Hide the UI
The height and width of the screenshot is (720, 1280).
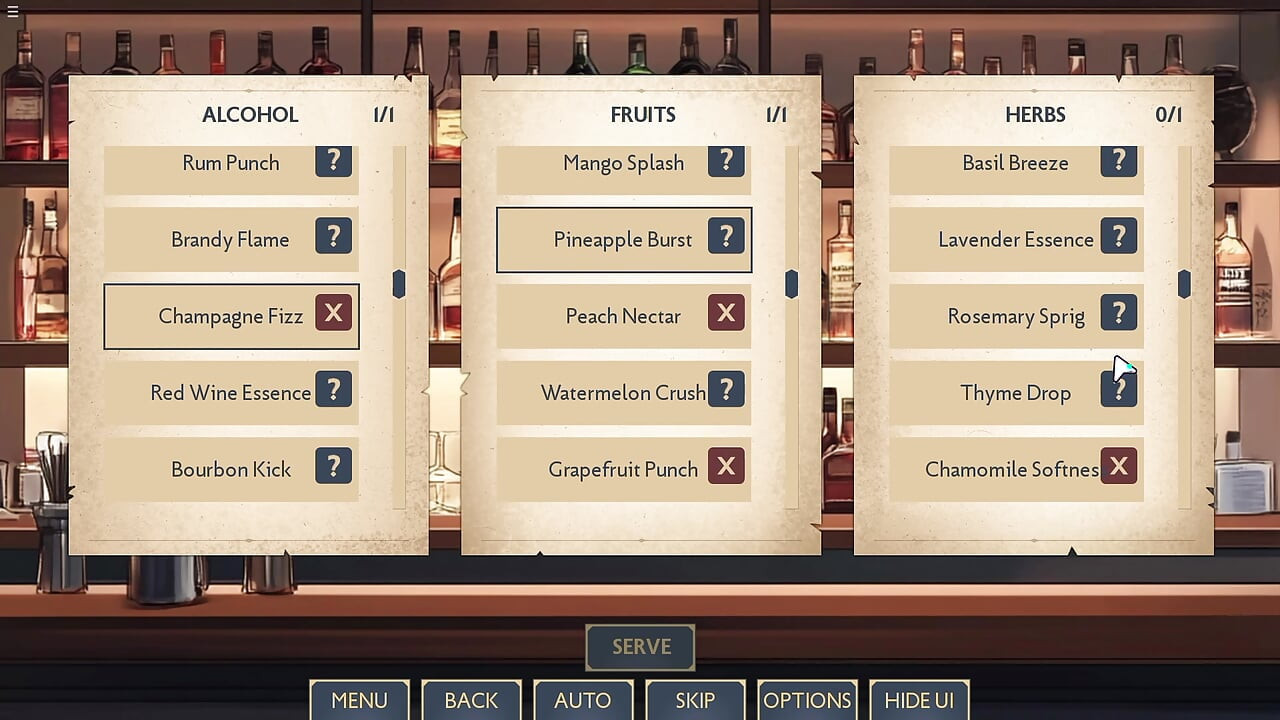tap(919, 700)
